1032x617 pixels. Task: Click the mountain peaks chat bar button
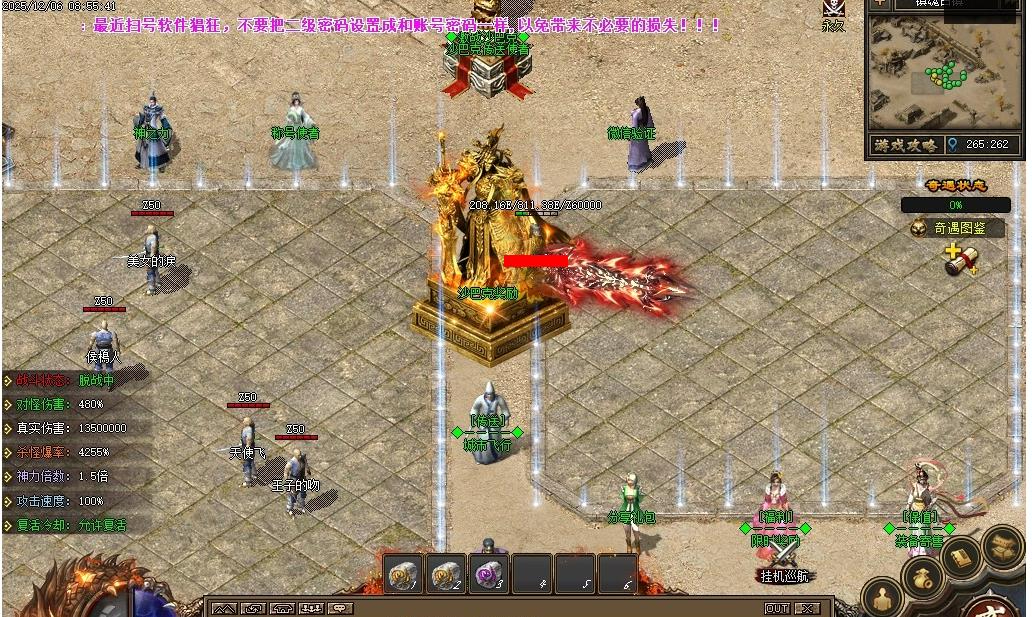(224, 608)
